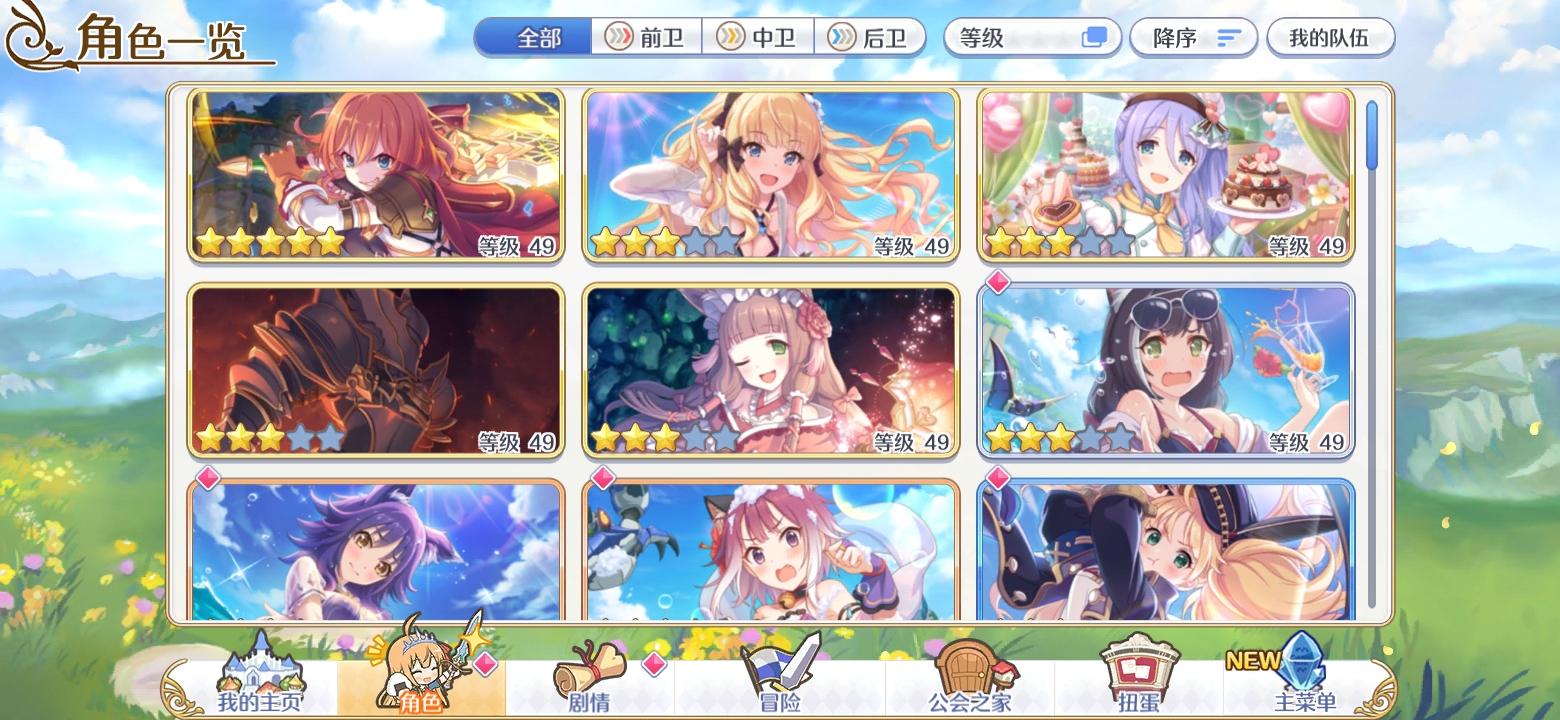1560x720 pixels.
Task: Click the blue switch icon next to 等级
Action: pyautogui.click(x=1096, y=37)
